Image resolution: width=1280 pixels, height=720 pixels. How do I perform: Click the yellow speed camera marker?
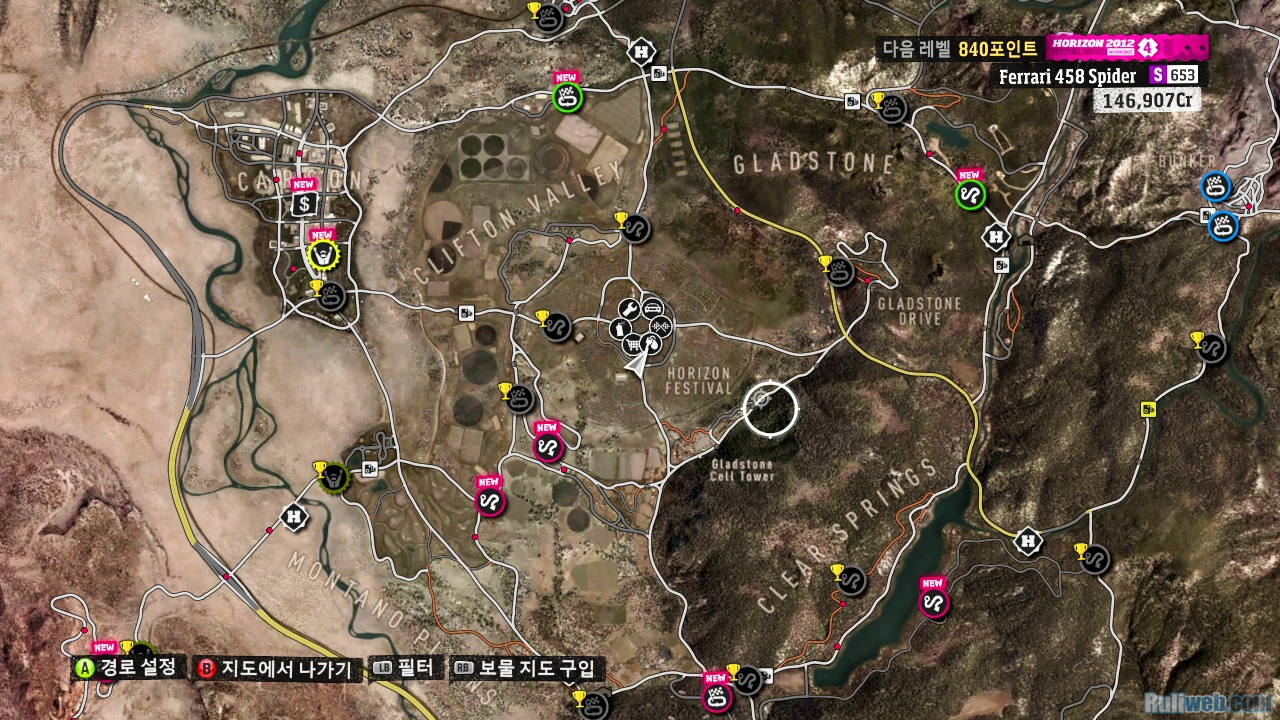pos(1148,408)
